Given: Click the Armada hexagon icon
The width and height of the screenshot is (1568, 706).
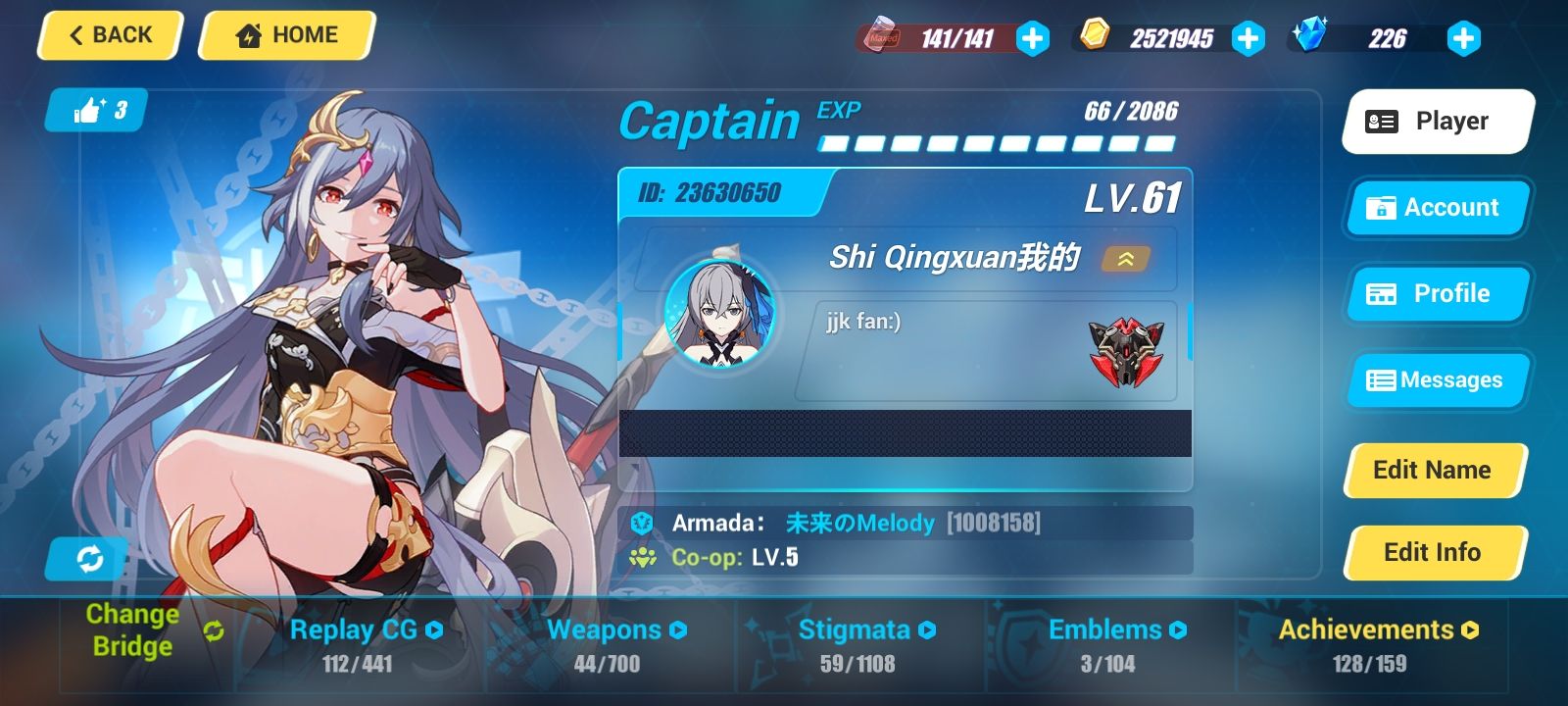Looking at the screenshot, I should tap(643, 523).
